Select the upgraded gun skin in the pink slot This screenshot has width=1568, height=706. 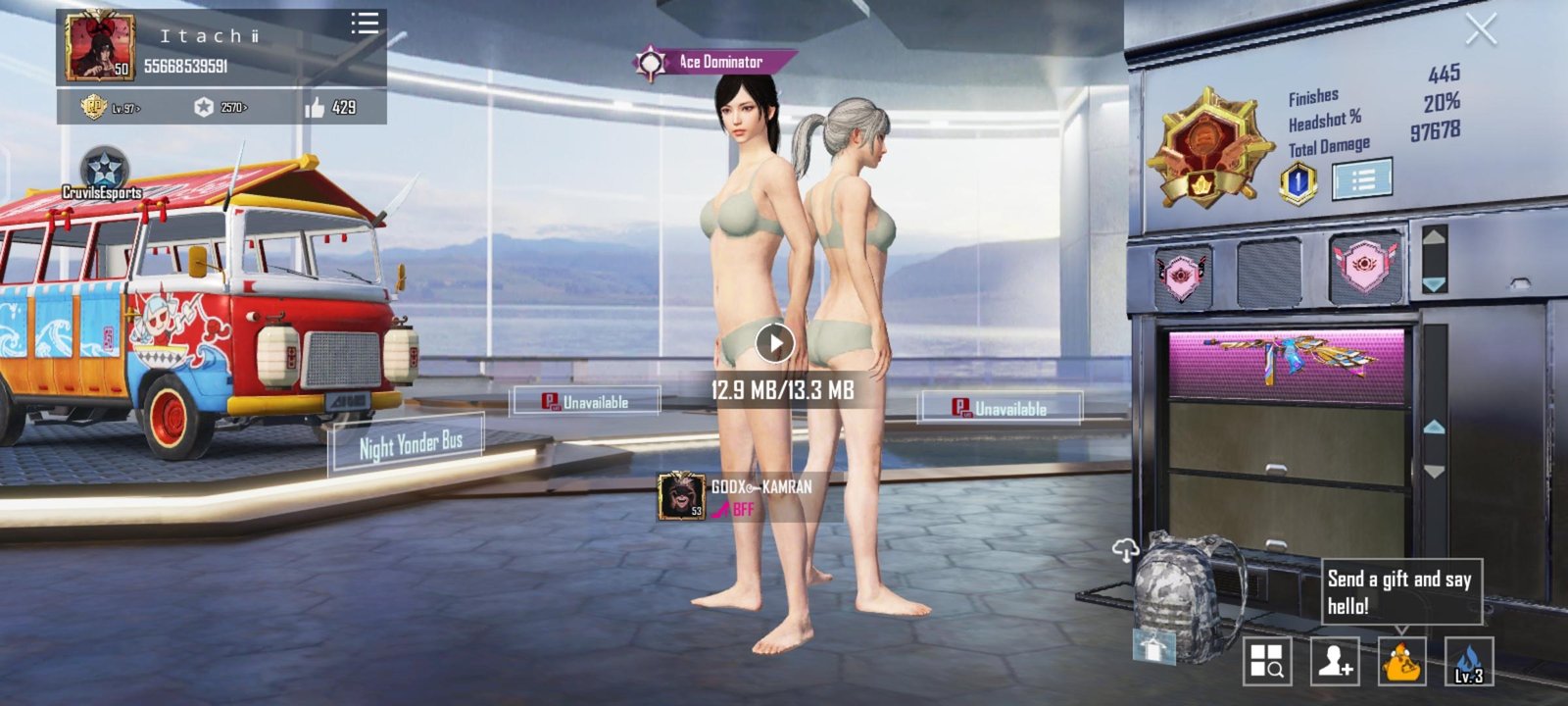pyautogui.click(x=1286, y=363)
